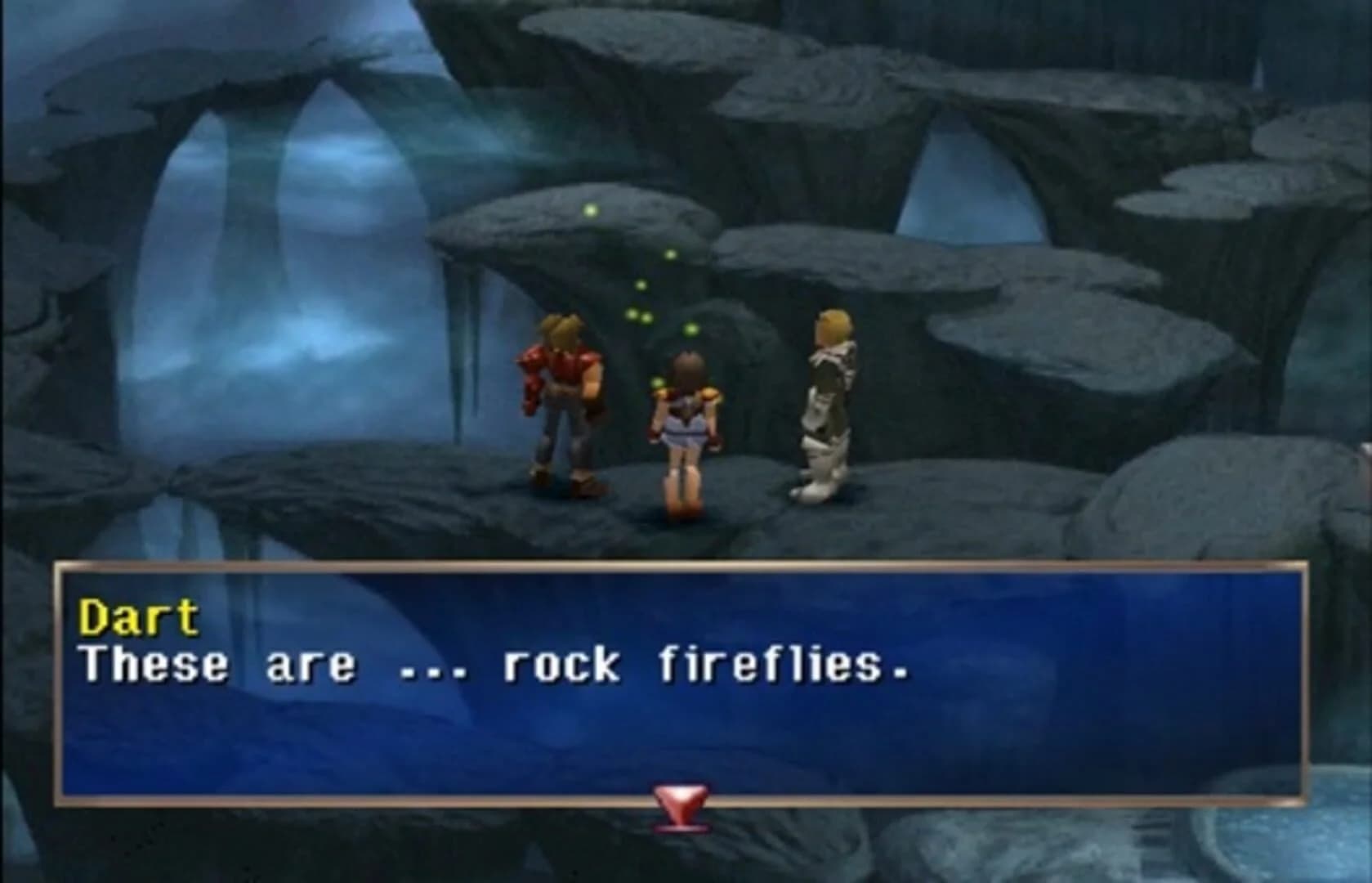The height and width of the screenshot is (883, 1372).
Task: Click the lone firefly at the top
Action: click(x=590, y=210)
